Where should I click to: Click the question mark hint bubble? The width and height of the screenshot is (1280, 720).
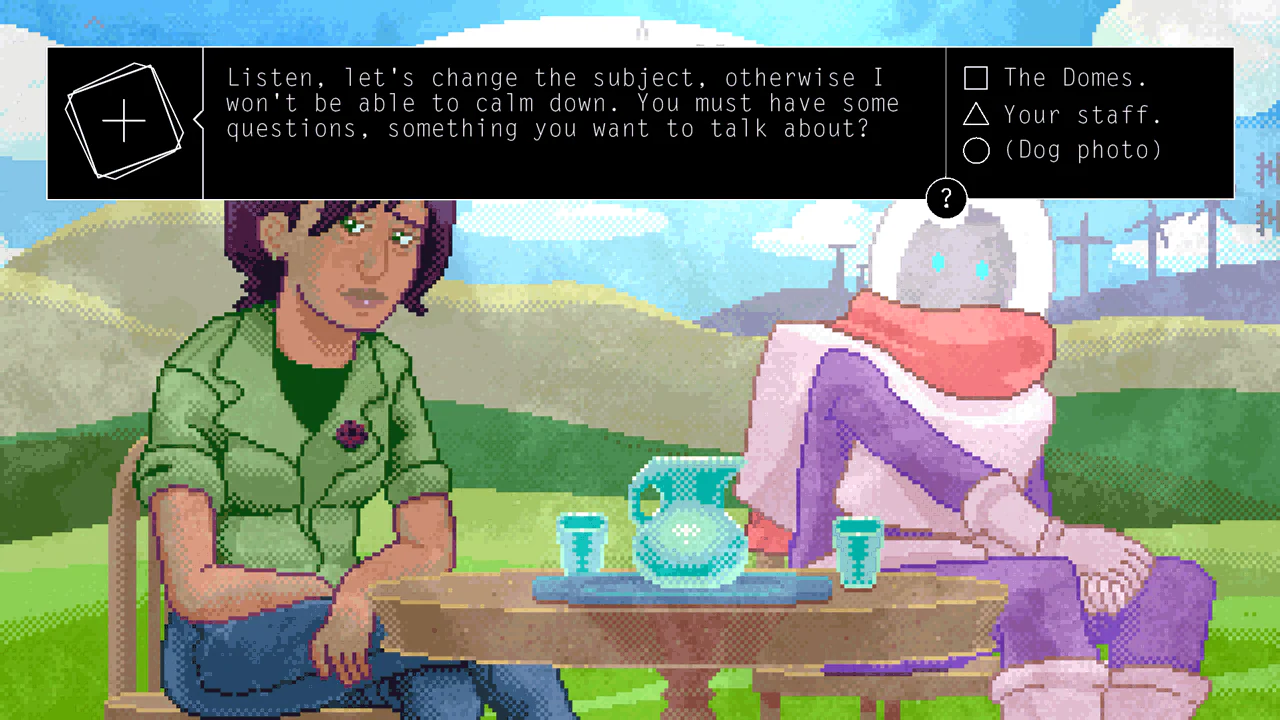946,198
